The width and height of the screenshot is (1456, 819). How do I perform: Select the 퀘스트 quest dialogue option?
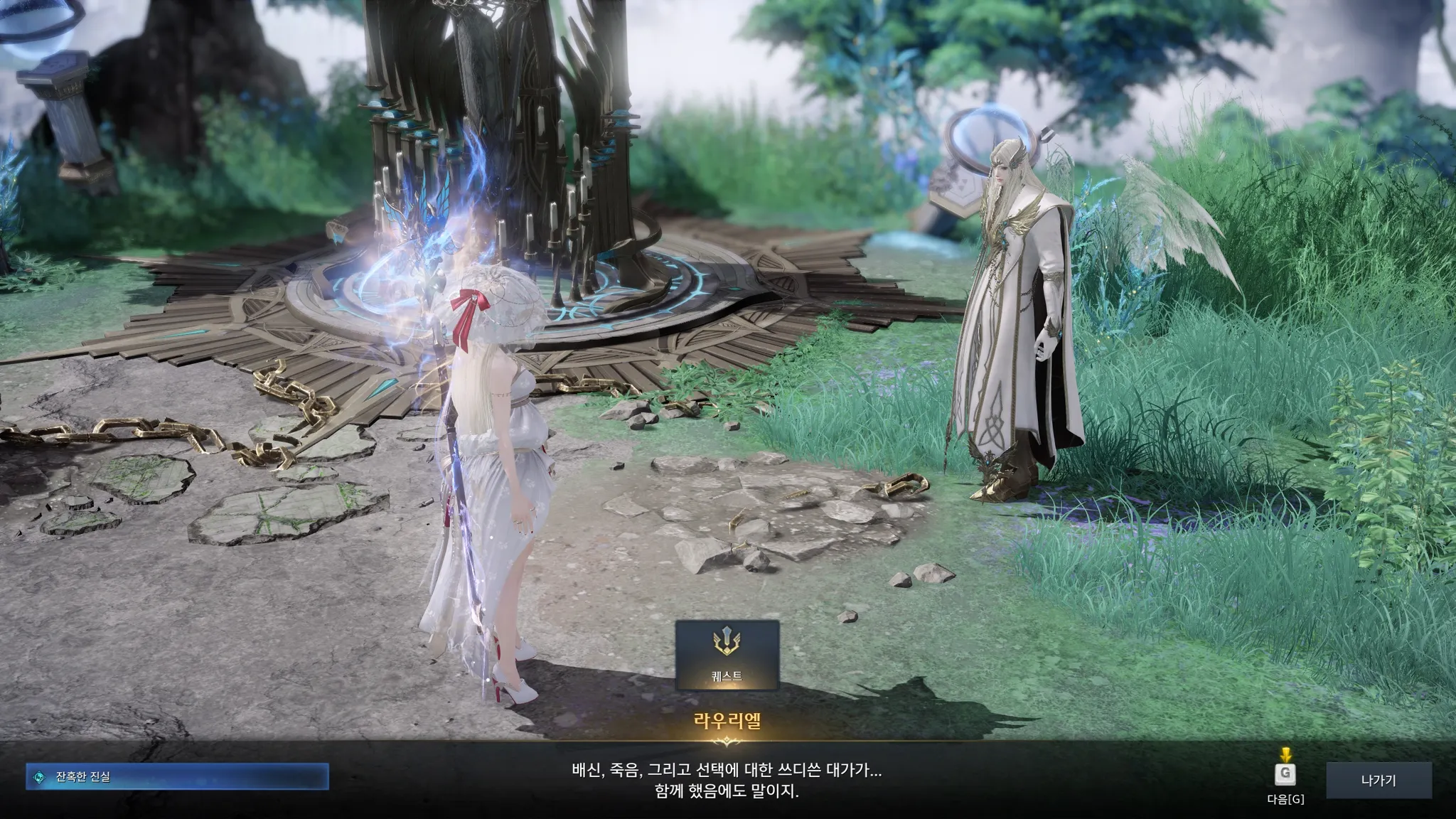tap(727, 655)
